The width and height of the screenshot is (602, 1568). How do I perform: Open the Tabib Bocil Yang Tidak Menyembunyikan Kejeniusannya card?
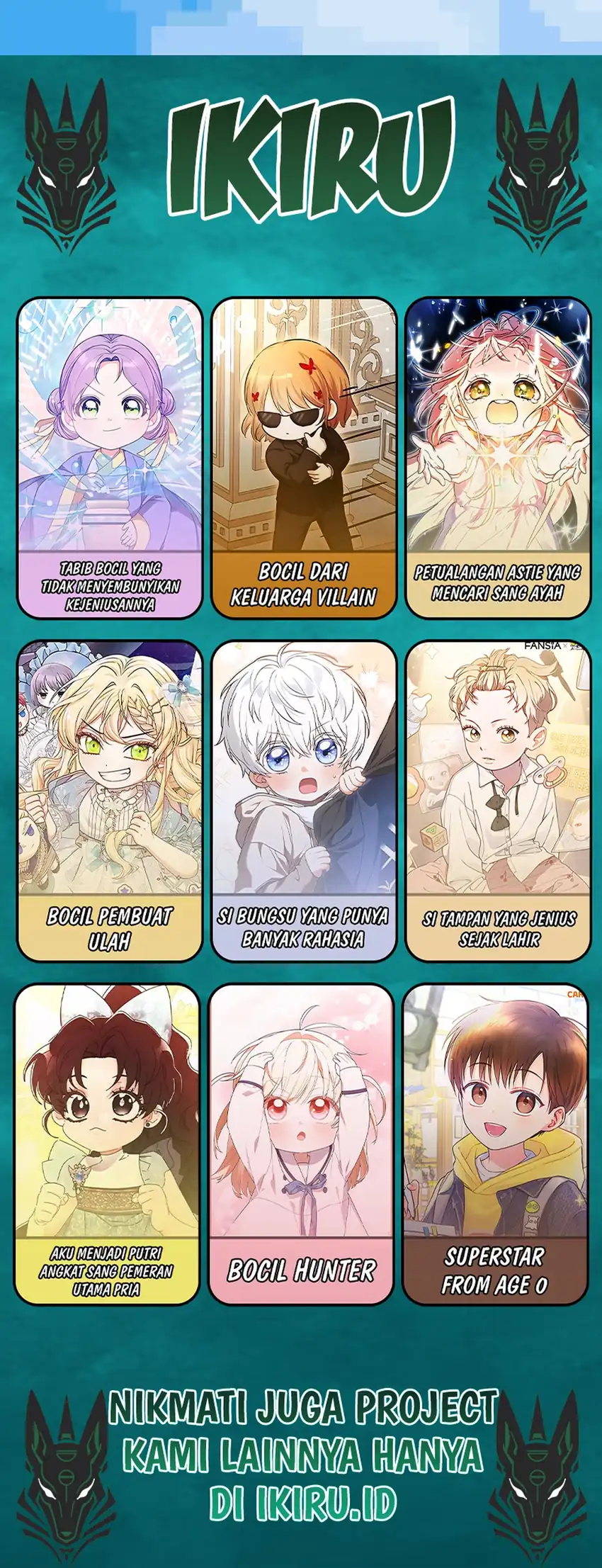[x=110, y=457]
